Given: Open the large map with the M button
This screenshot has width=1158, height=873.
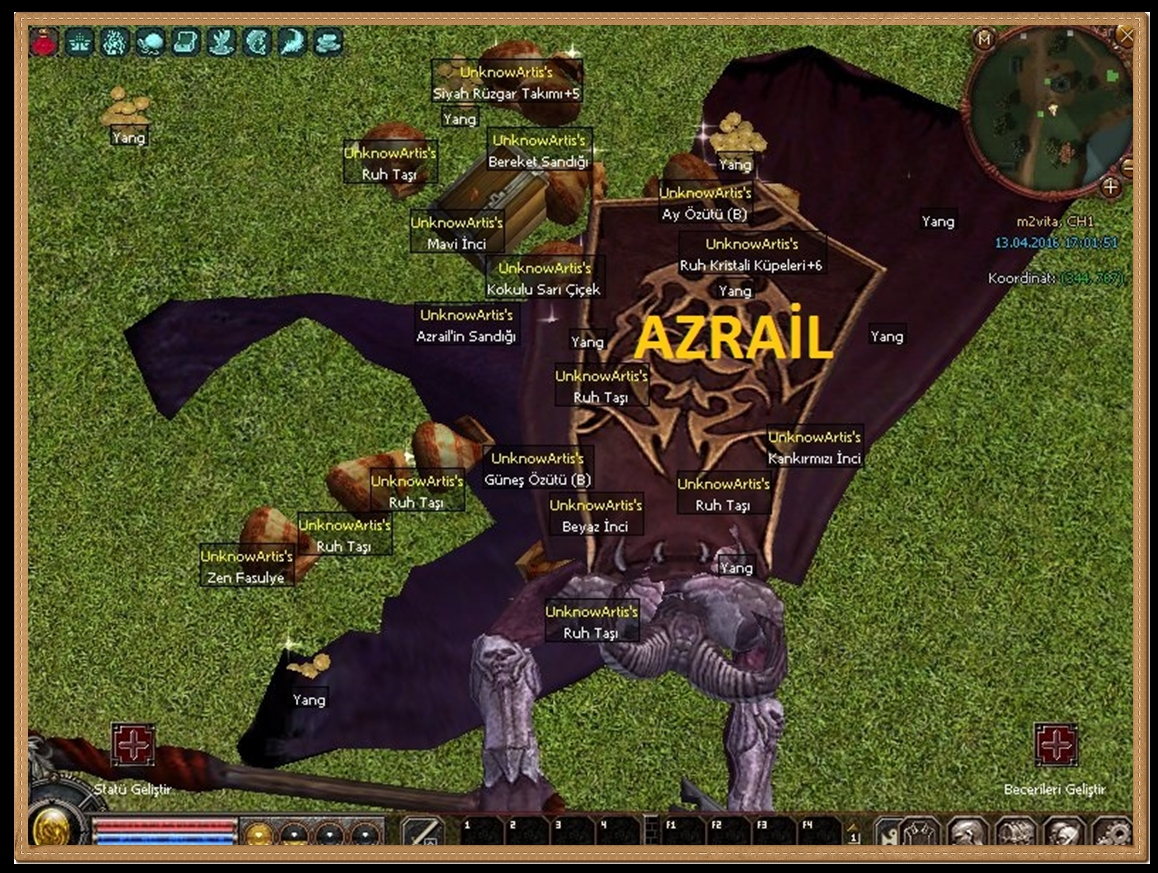Looking at the screenshot, I should coord(984,40).
